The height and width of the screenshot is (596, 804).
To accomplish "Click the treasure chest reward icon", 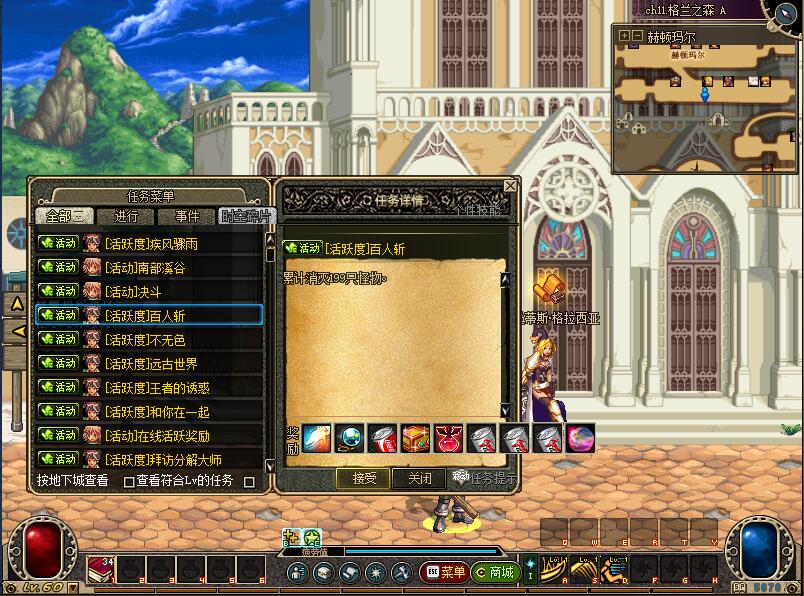I will pyautogui.click(x=416, y=438).
